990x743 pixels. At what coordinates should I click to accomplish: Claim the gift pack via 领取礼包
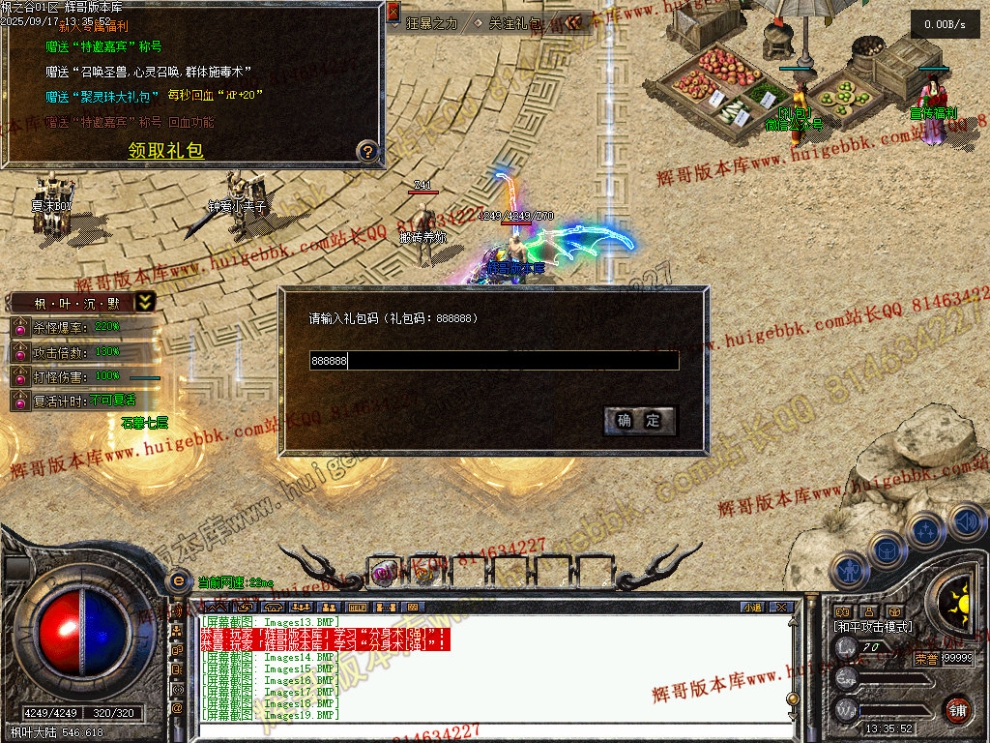[166, 151]
